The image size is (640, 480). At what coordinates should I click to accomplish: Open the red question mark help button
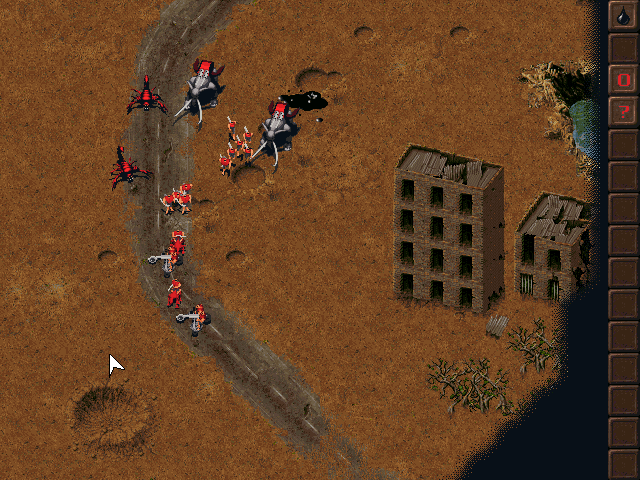pos(623,111)
